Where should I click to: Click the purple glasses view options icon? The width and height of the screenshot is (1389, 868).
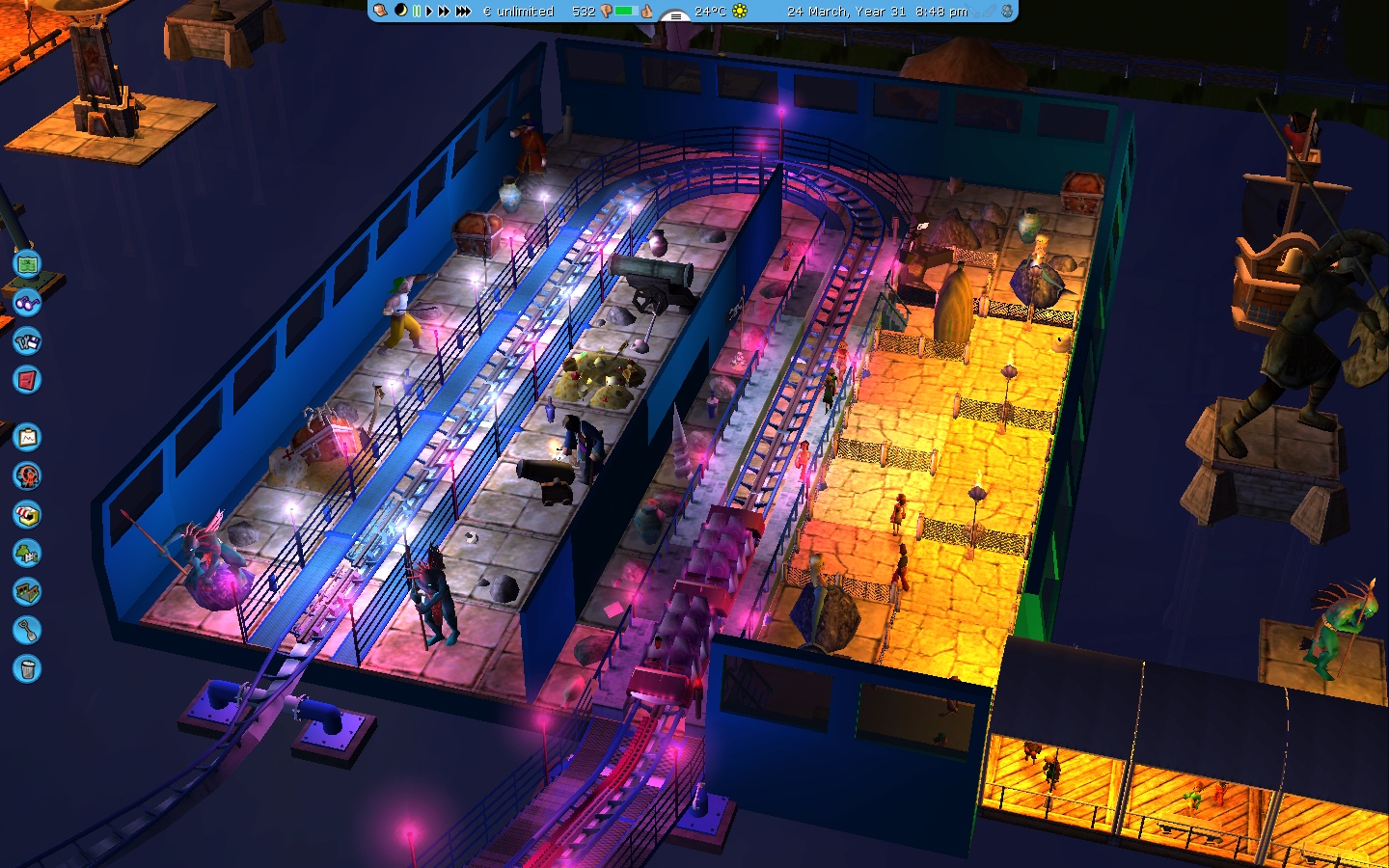tap(27, 303)
